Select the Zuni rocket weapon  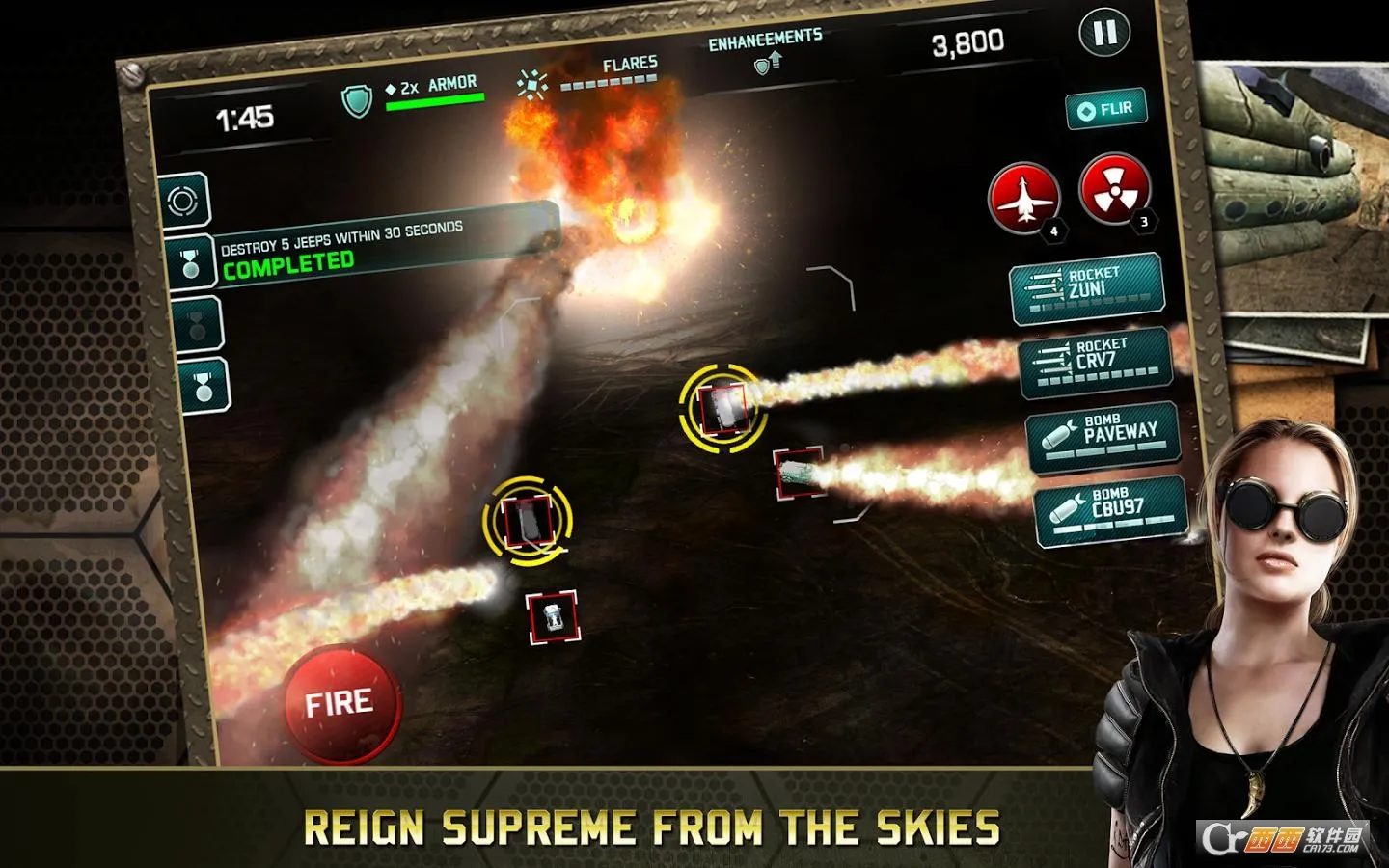coord(1086,286)
